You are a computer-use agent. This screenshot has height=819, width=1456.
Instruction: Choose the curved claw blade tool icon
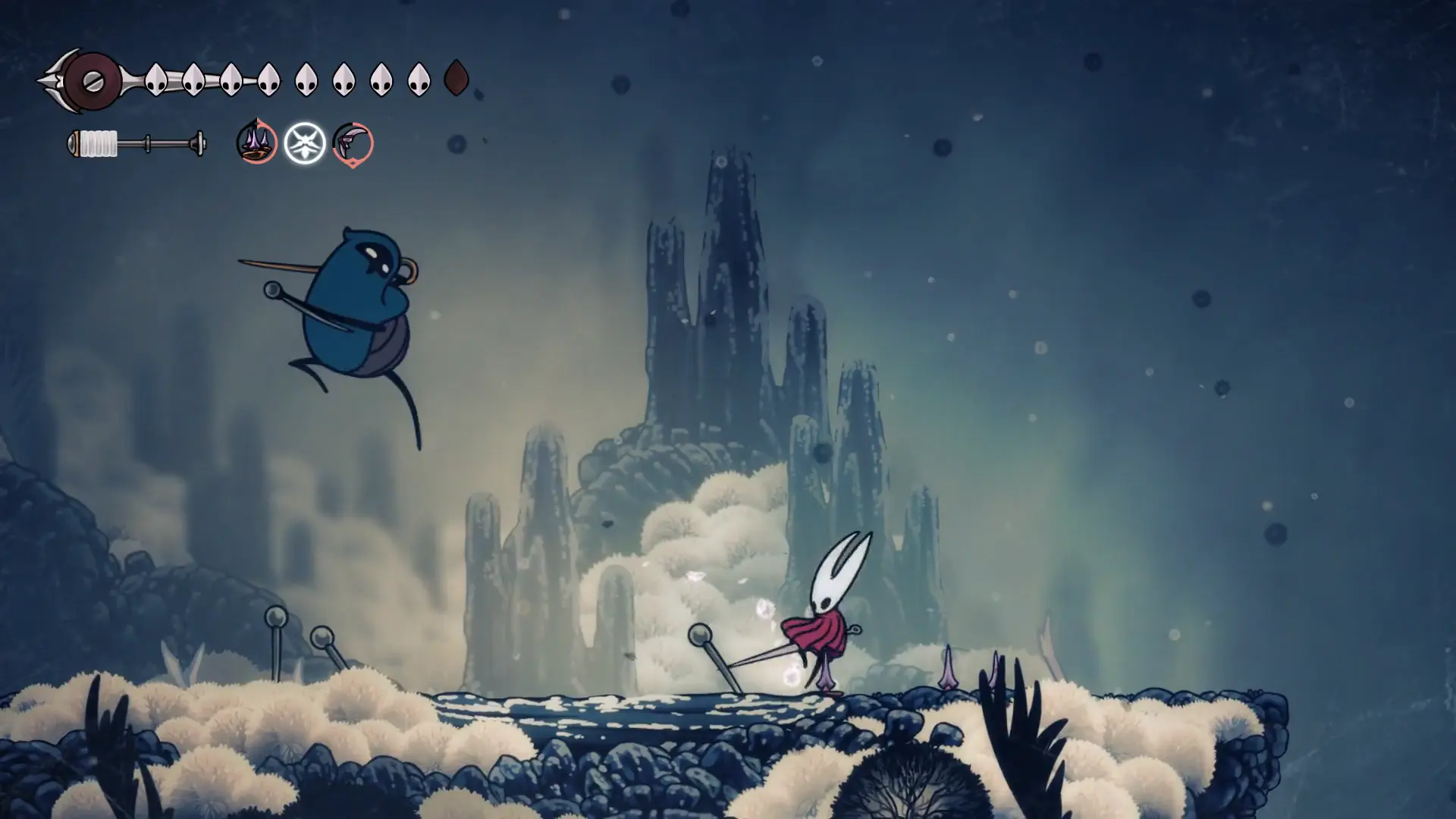[353, 143]
